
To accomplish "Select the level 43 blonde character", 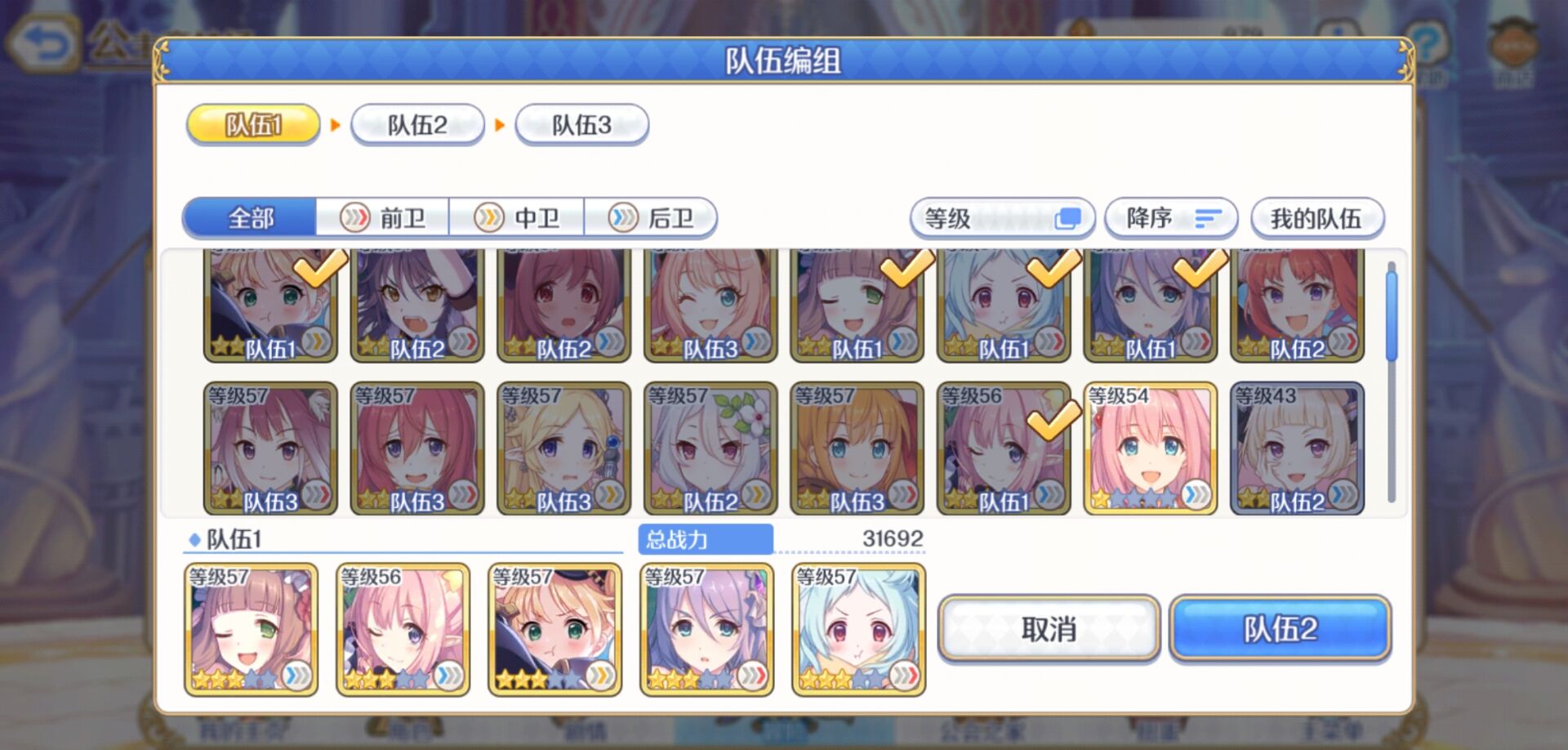I will [x=1297, y=449].
